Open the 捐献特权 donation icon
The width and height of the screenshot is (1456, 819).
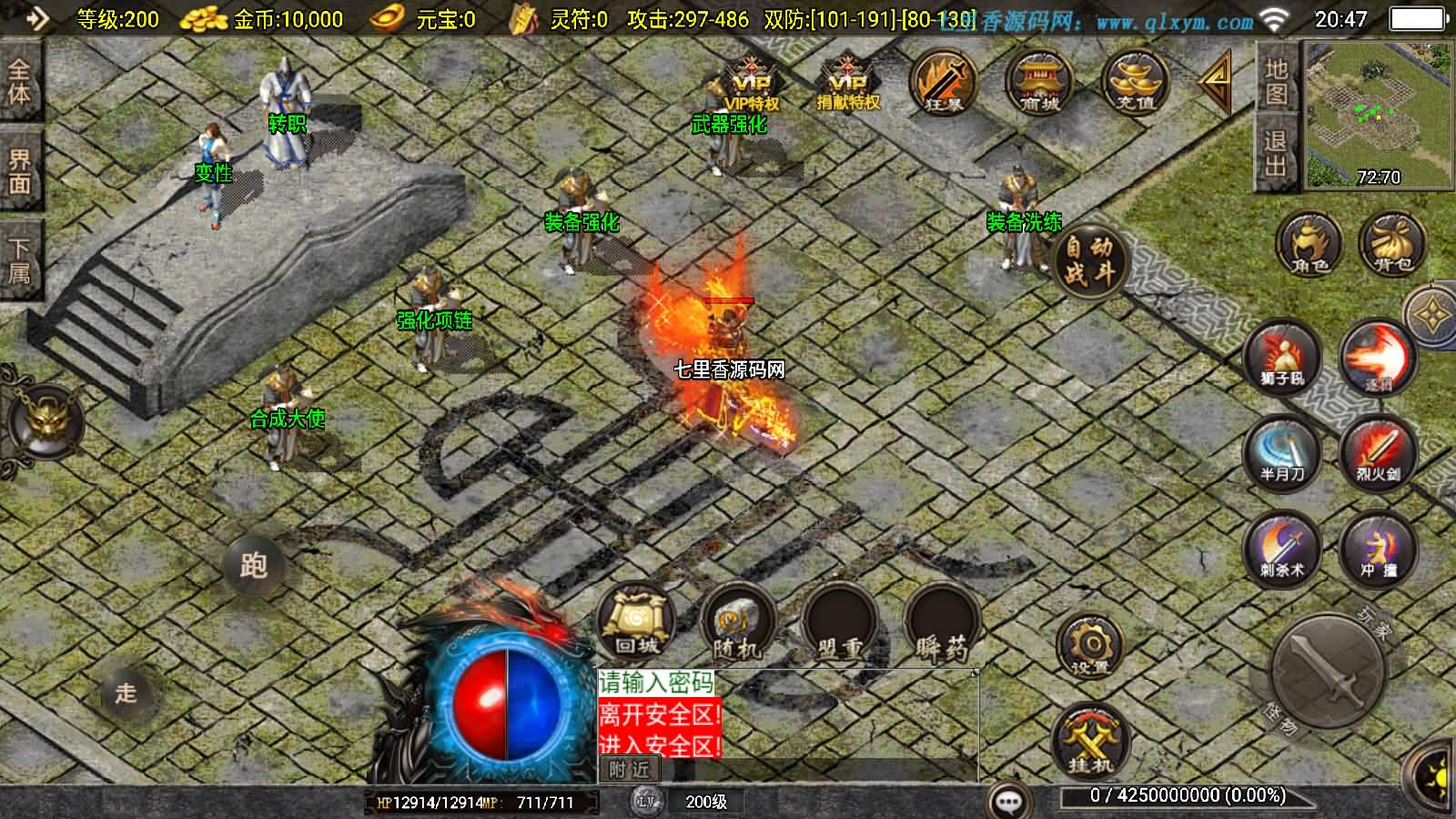(x=848, y=84)
